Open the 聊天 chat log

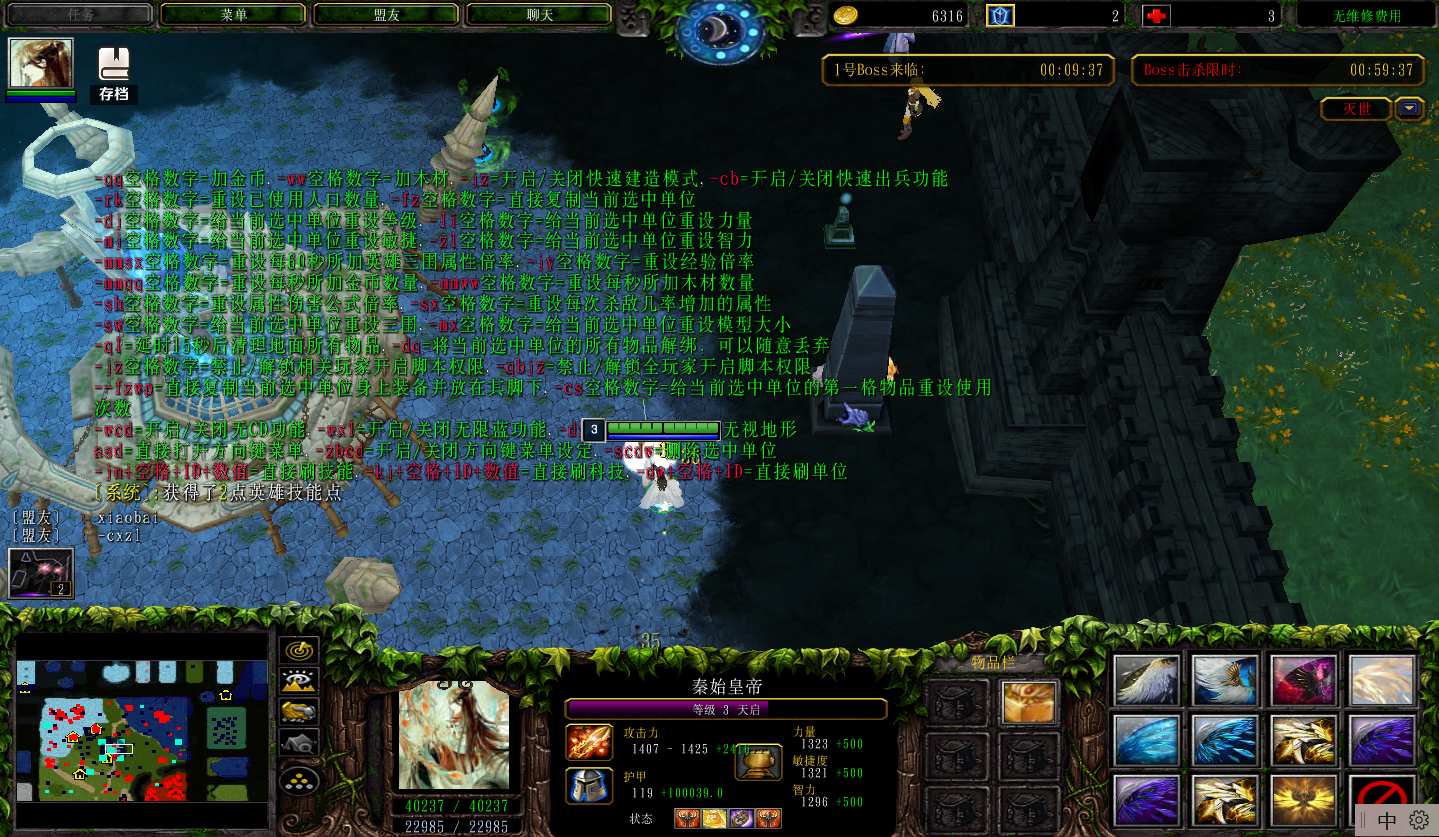click(x=539, y=15)
